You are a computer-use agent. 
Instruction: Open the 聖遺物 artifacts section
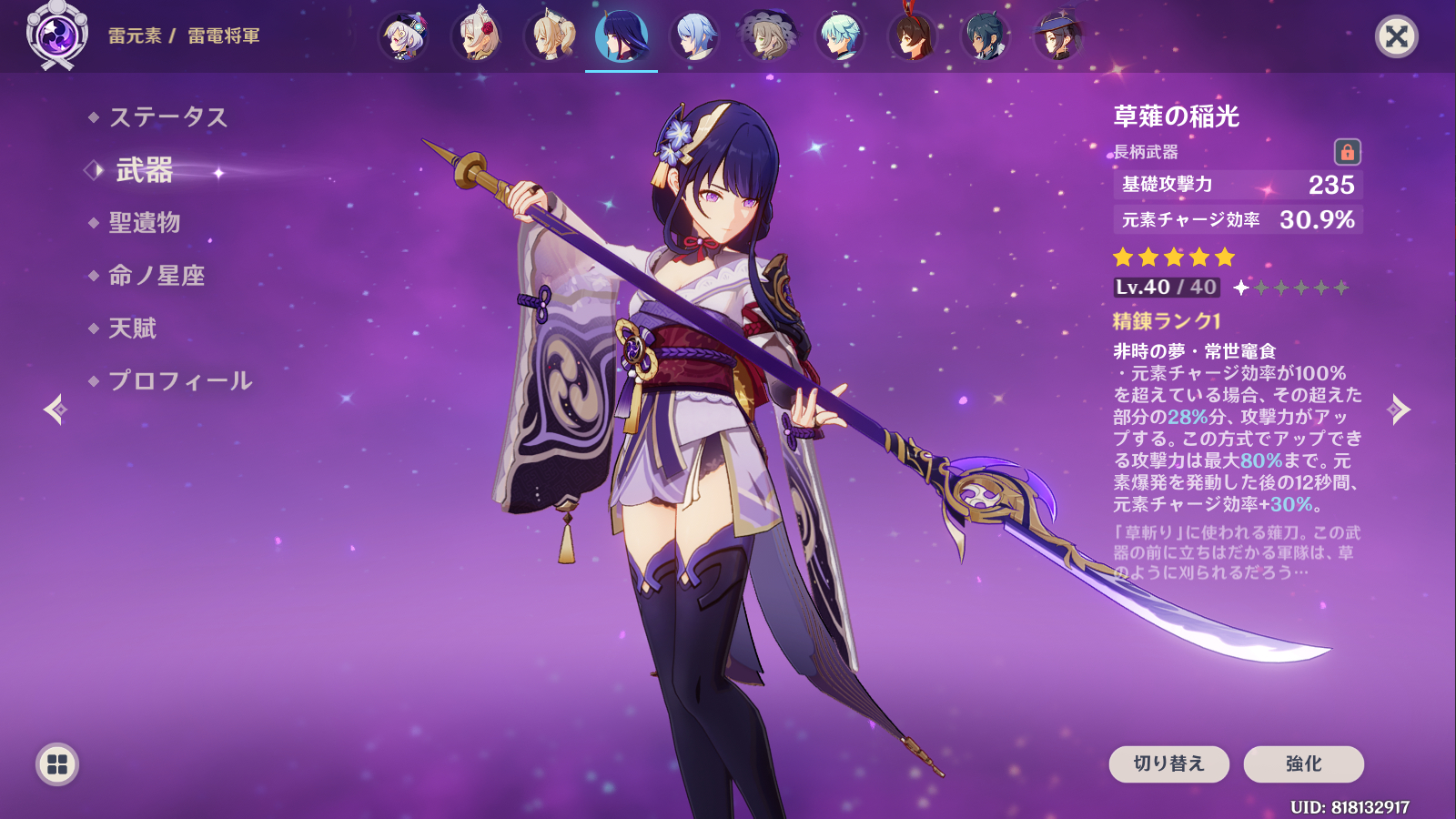(x=145, y=223)
